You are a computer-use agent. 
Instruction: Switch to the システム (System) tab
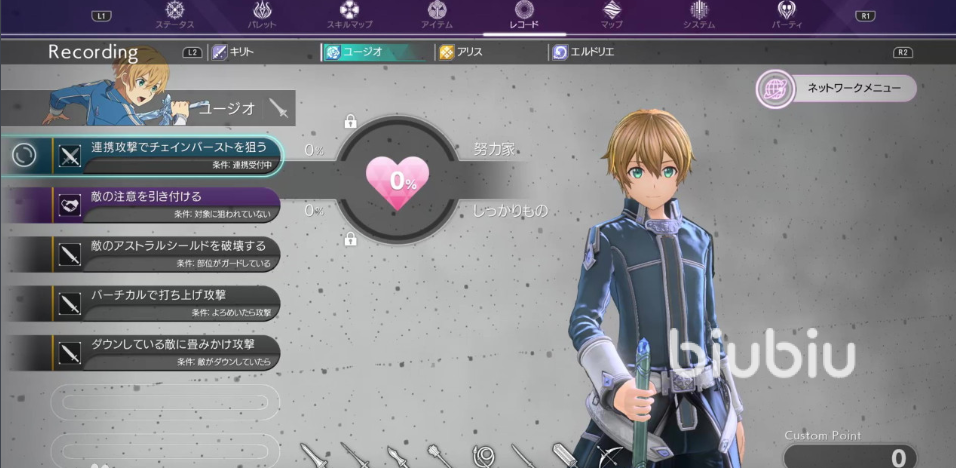(x=699, y=14)
